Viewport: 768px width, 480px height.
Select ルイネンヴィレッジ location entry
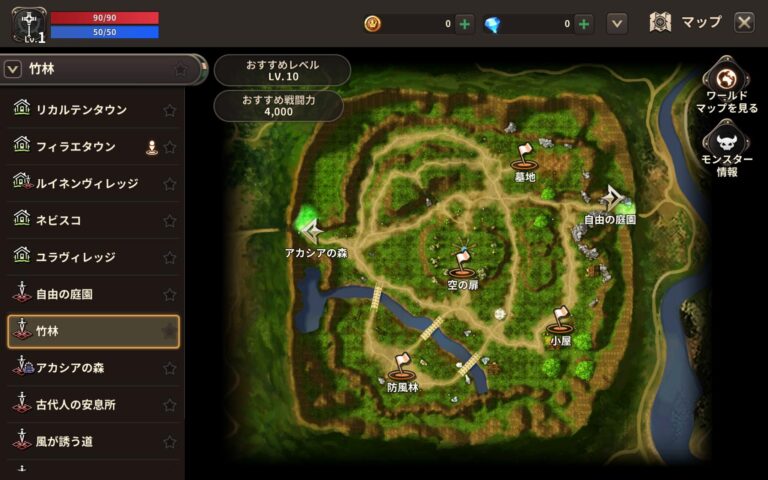coord(86,184)
